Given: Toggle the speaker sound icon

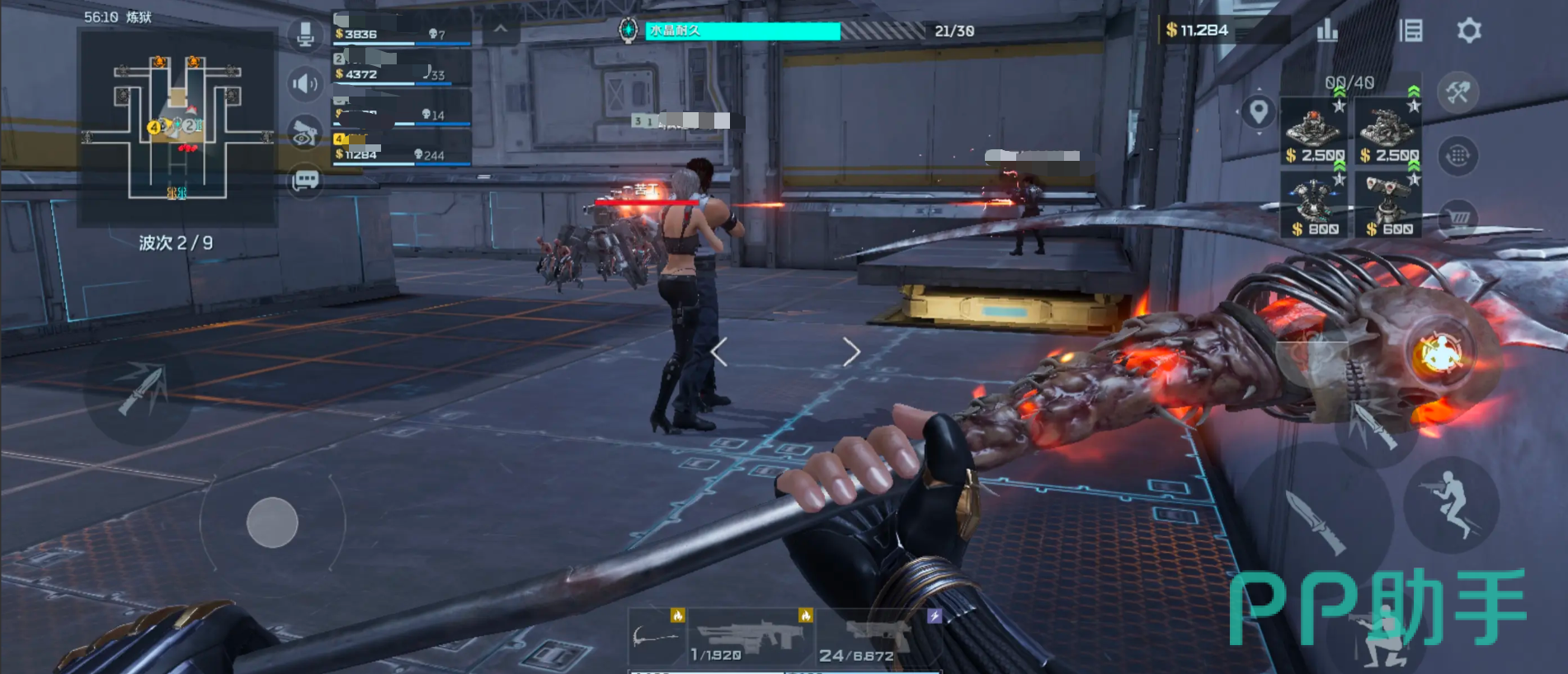Looking at the screenshot, I should tap(305, 83).
